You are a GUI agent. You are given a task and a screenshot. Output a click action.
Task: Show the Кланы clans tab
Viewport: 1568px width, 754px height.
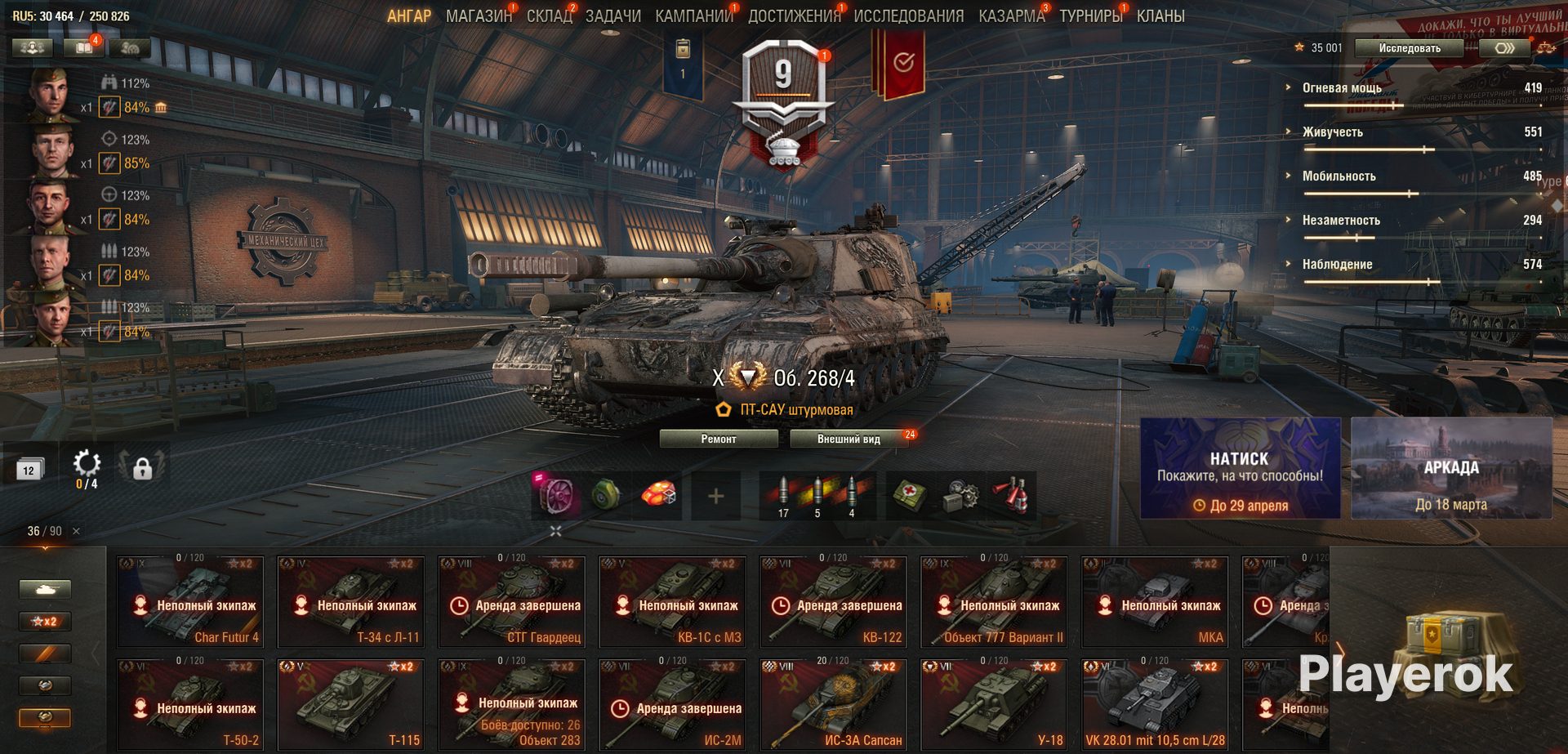pos(1160,16)
